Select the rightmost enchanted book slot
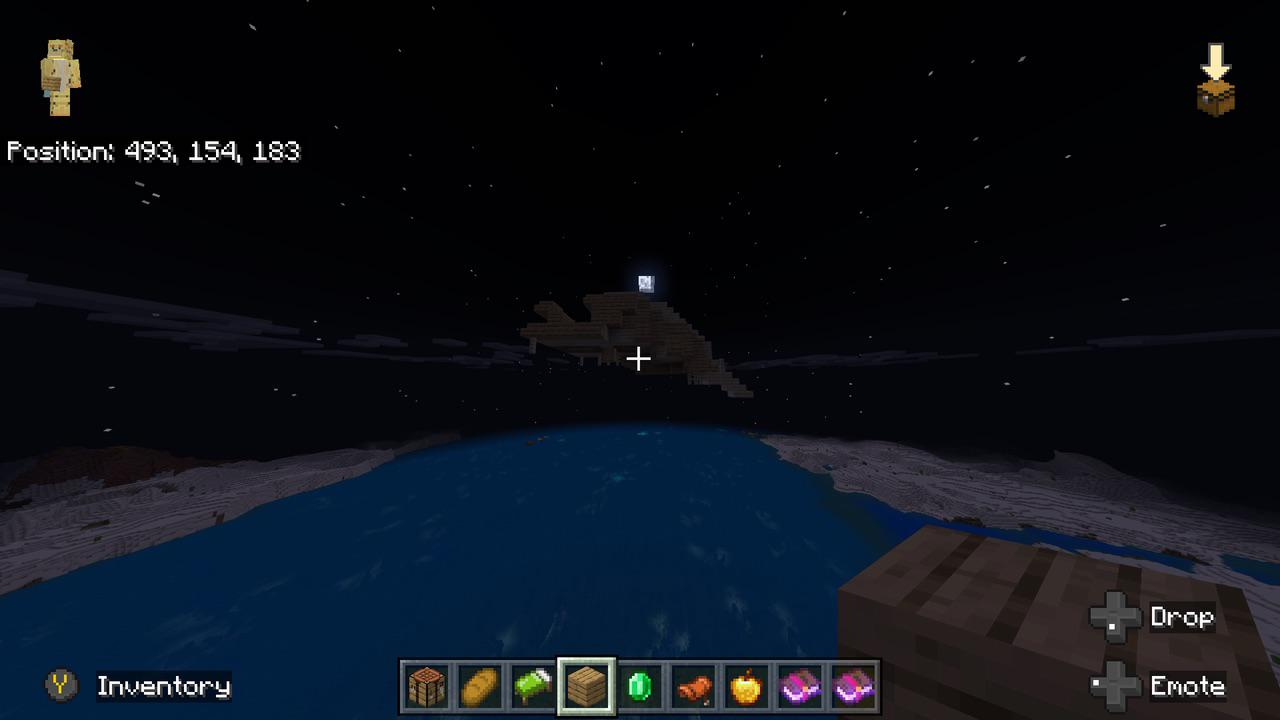 (851, 684)
